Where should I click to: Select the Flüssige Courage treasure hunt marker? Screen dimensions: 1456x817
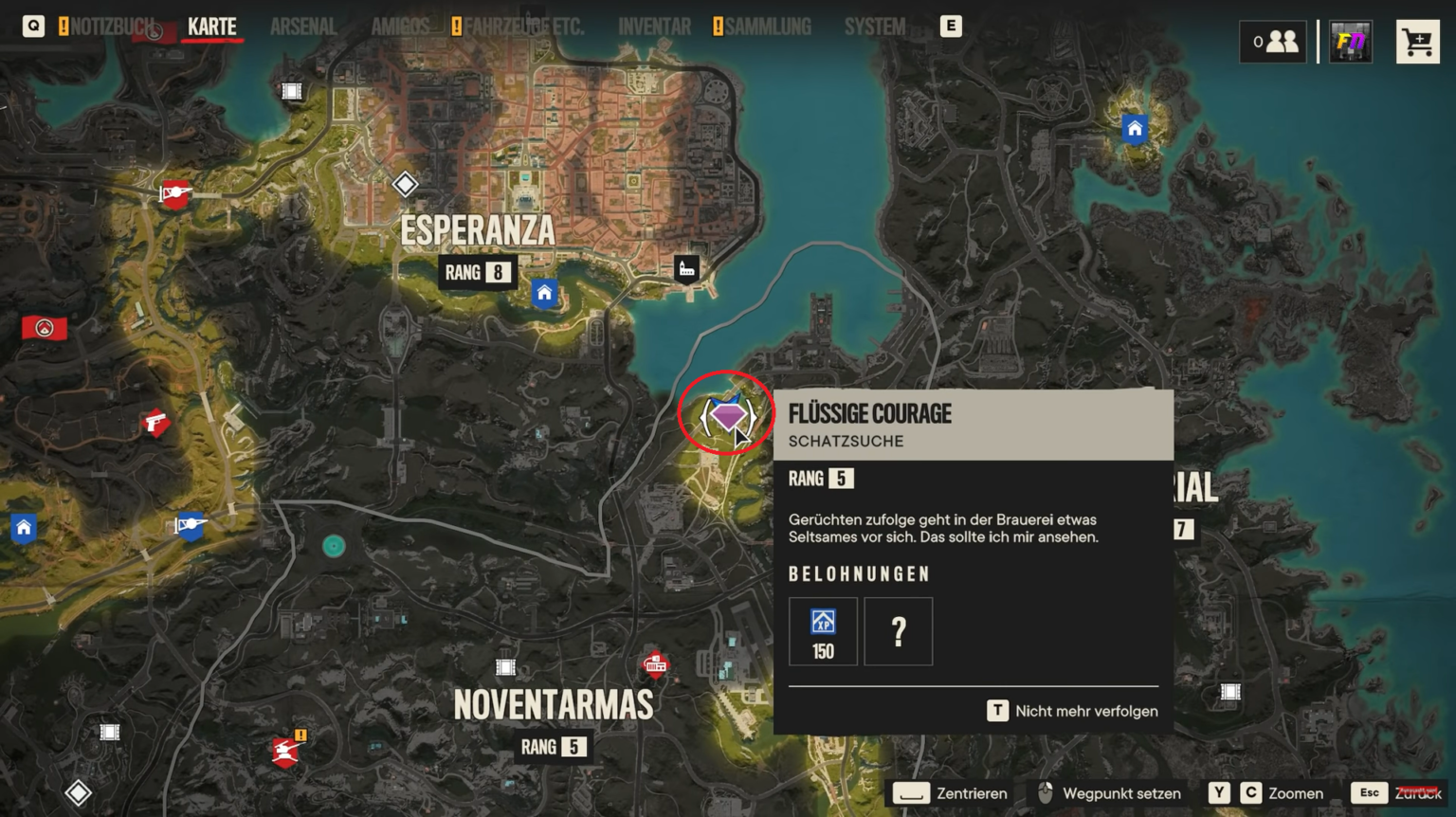[727, 415]
